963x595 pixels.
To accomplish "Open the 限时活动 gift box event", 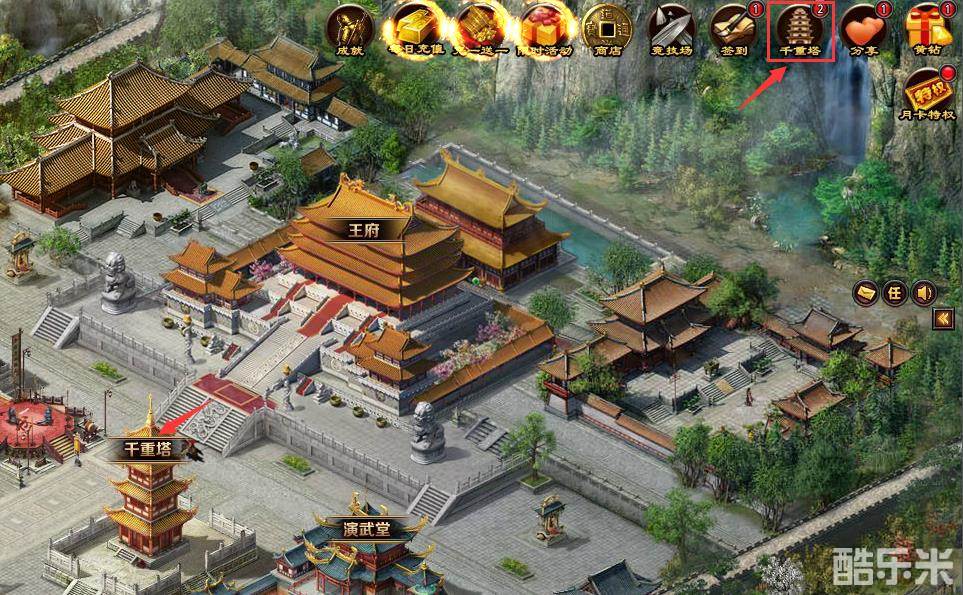I will [546, 29].
